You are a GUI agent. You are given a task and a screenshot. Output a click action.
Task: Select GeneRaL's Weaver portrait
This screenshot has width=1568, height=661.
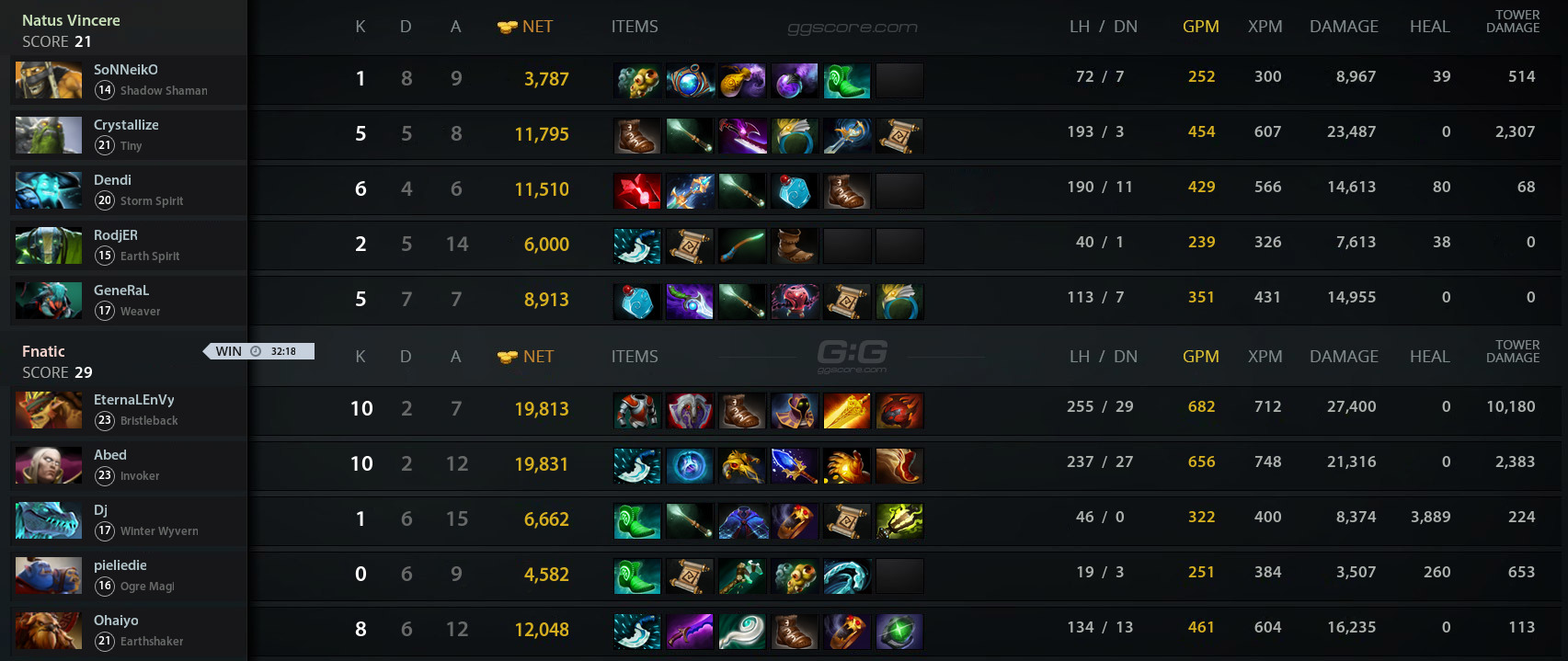click(49, 301)
